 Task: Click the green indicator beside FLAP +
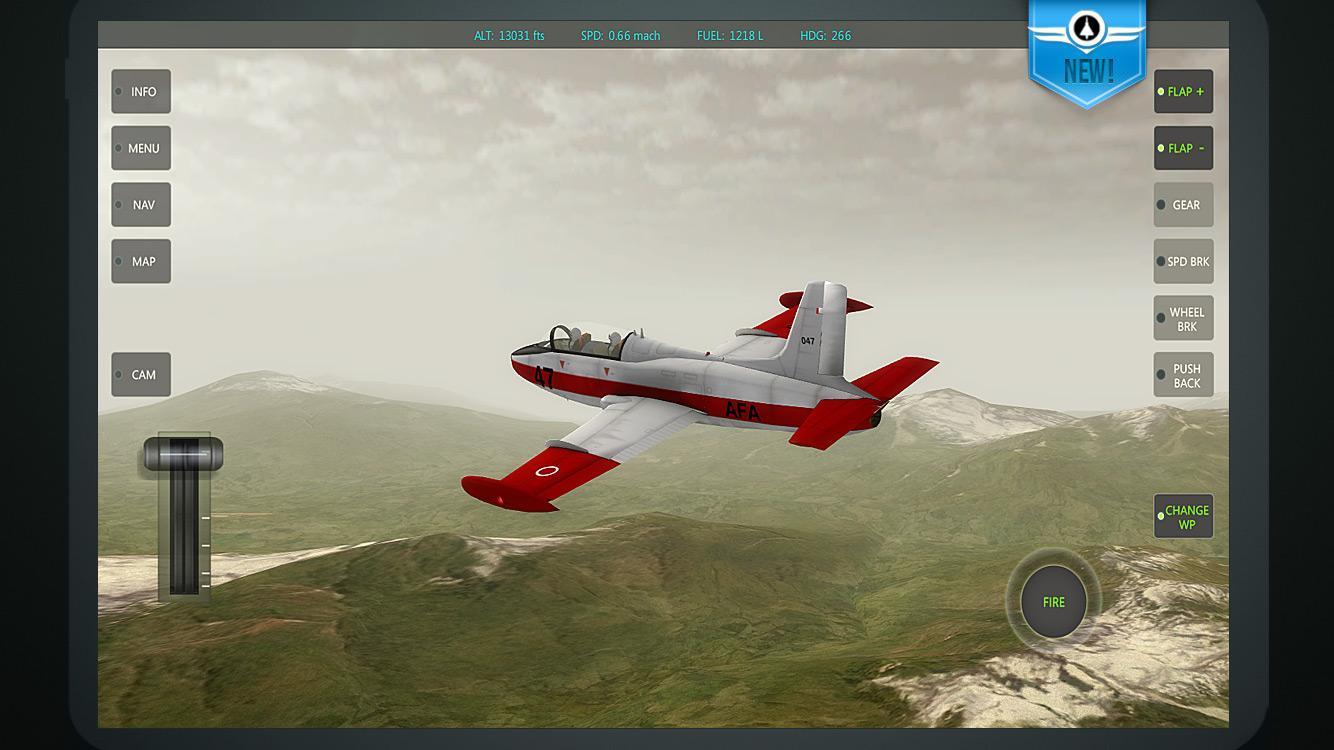coord(1163,91)
